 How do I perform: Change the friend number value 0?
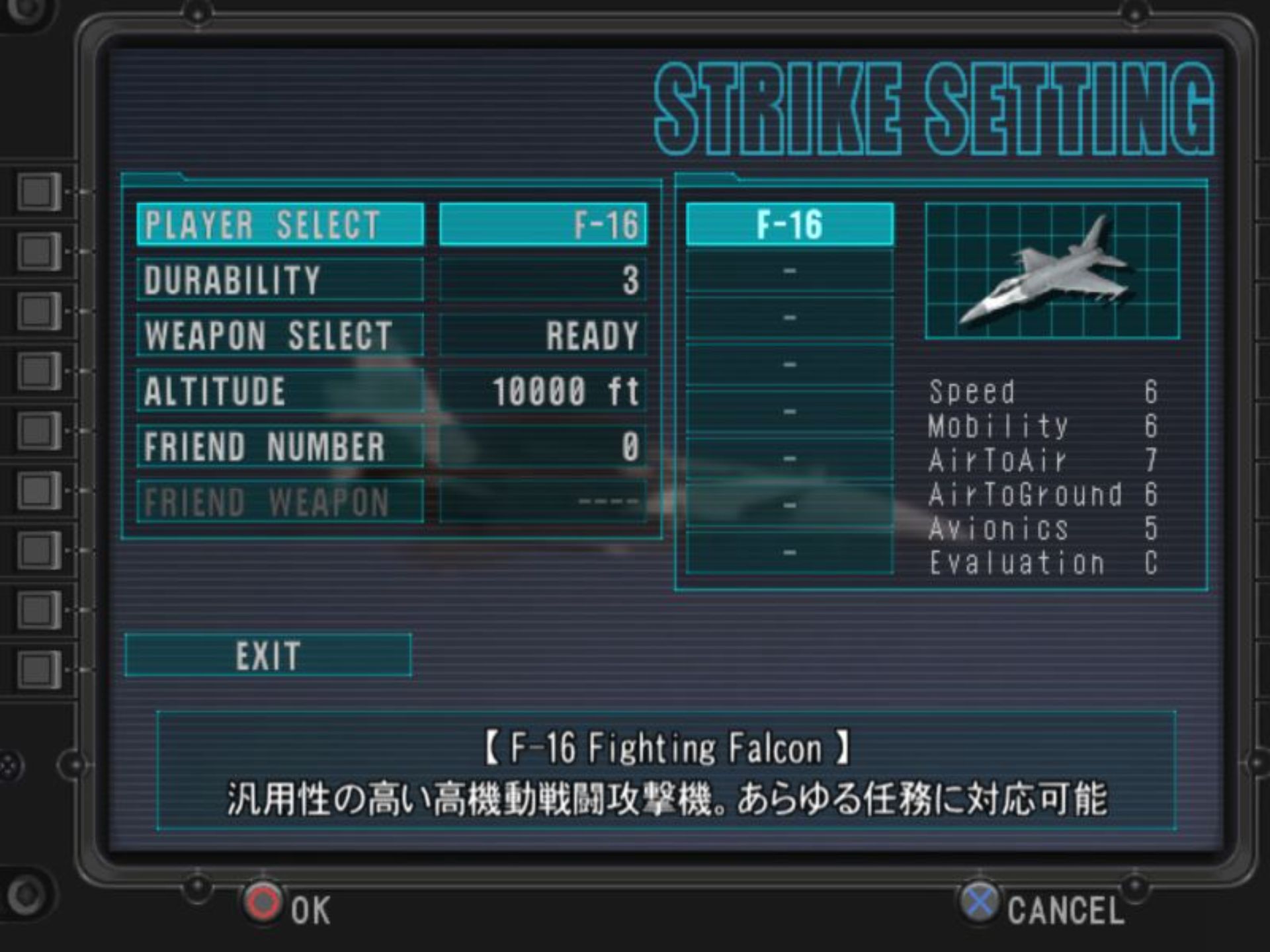coord(542,447)
